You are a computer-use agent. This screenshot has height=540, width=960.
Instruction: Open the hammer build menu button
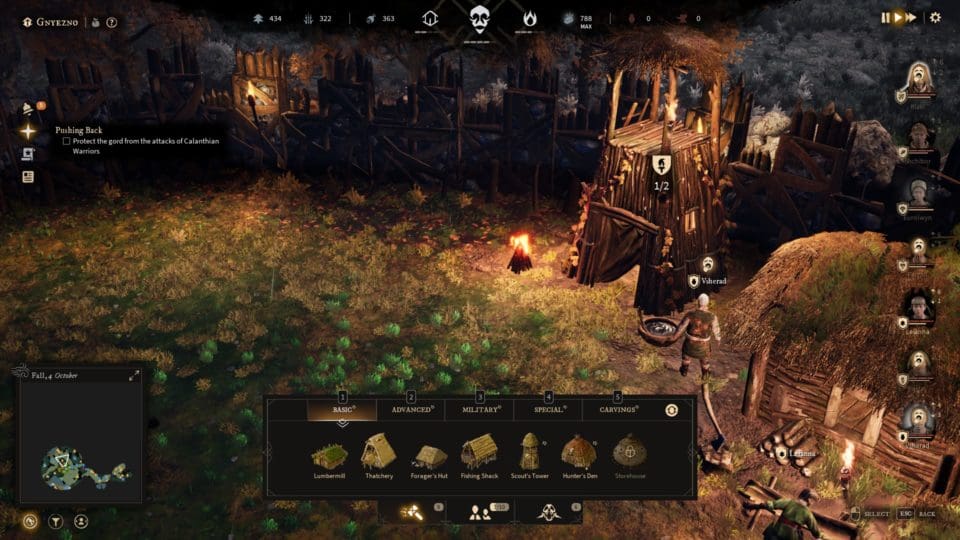[x=412, y=512]
